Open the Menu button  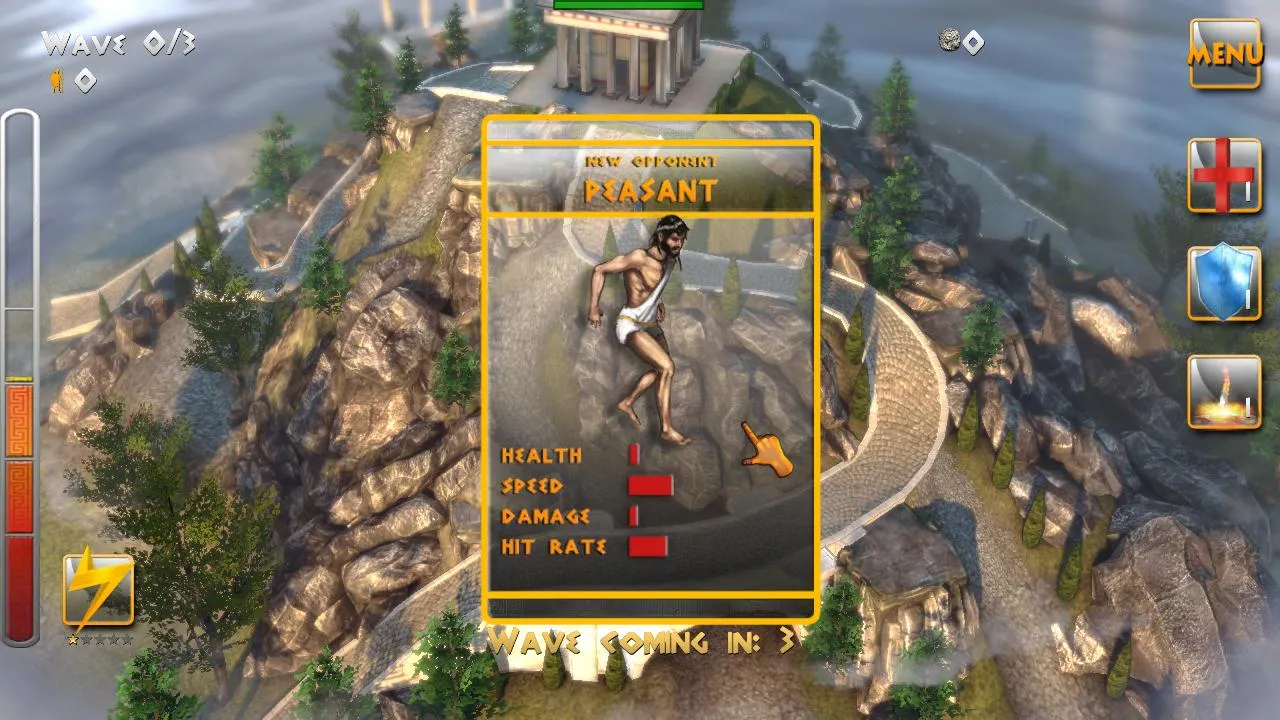1225,53
